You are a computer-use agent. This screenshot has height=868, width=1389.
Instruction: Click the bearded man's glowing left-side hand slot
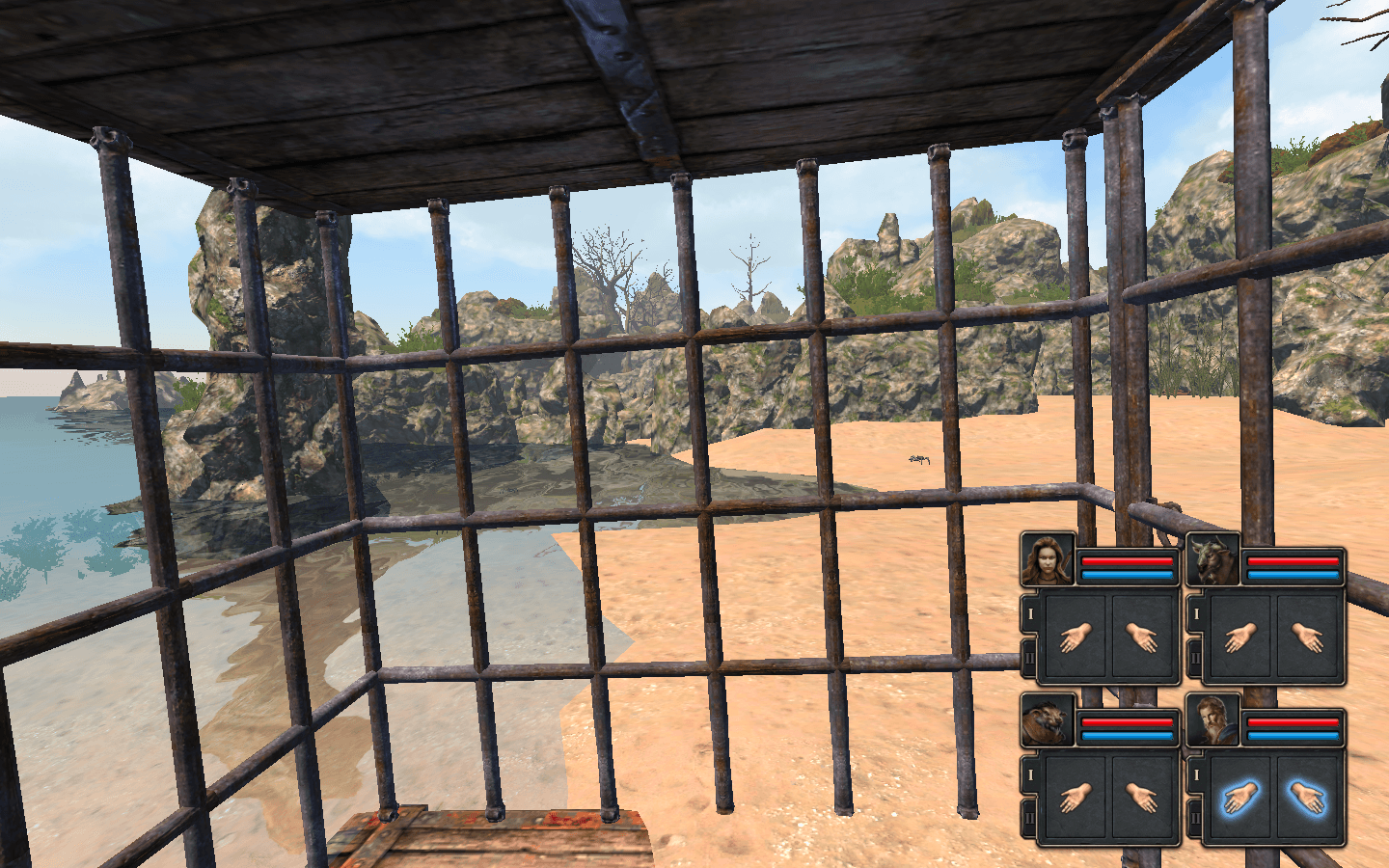1239,798
